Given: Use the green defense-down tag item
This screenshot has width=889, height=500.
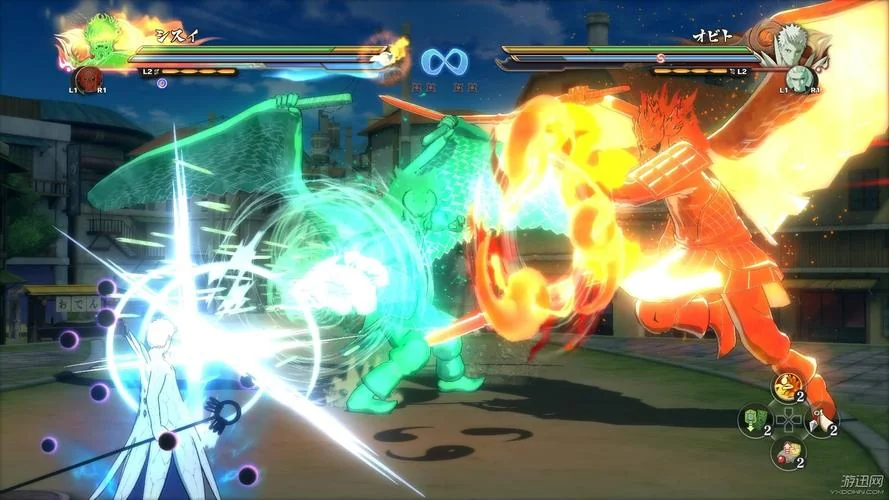Looking at the screenshot, I should [x=753, y=419].
